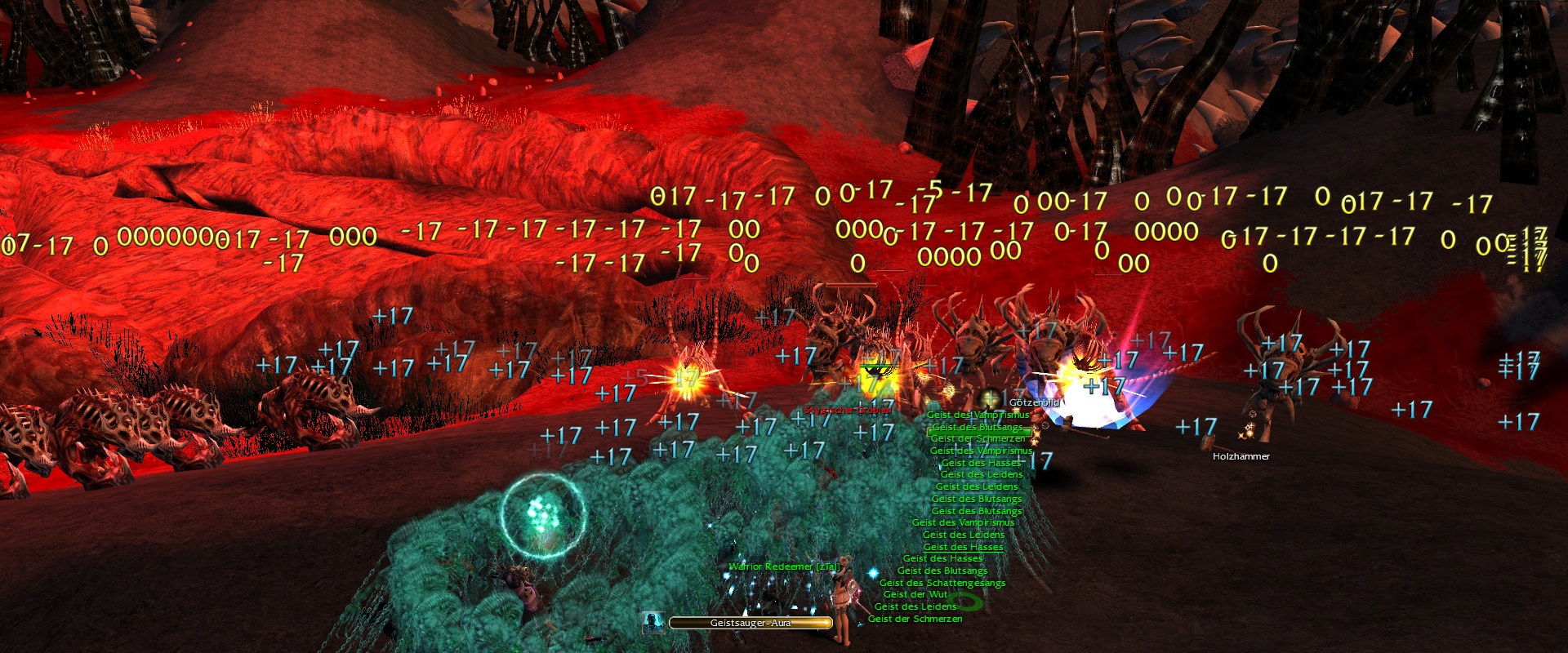Select the Götzenbild name label
The width and height of the screenshot is (1568, 653).
click(1034, 402)
